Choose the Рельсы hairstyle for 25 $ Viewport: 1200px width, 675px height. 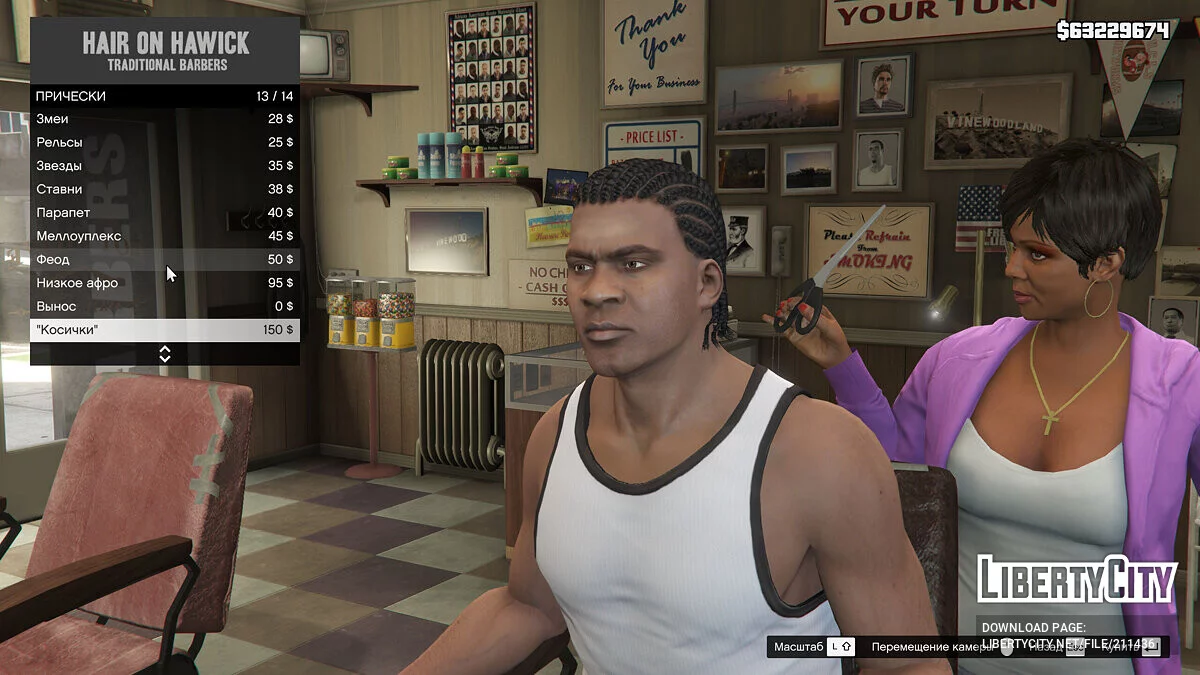(x=164, y=142)
